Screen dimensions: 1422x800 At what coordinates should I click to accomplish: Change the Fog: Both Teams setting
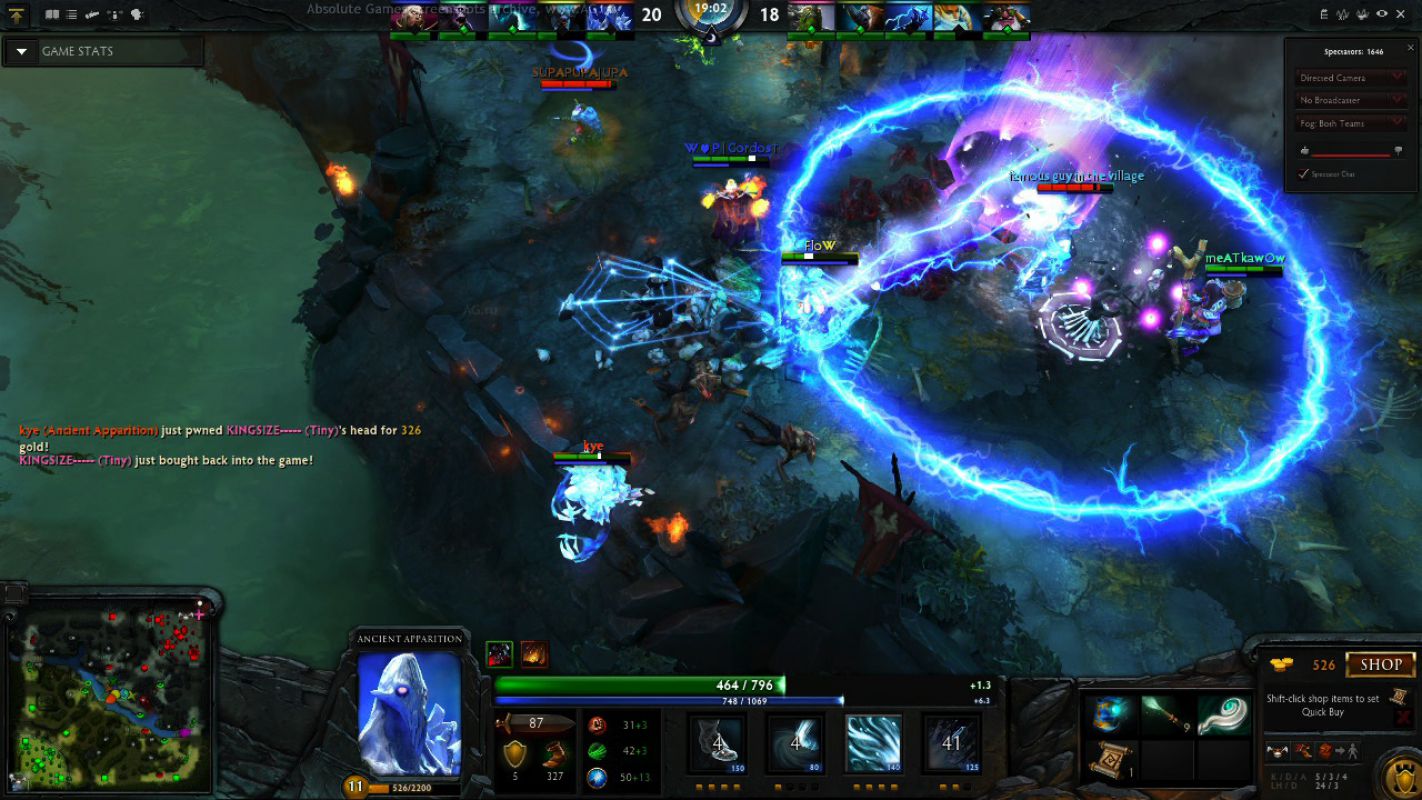tap(1349, 122)
